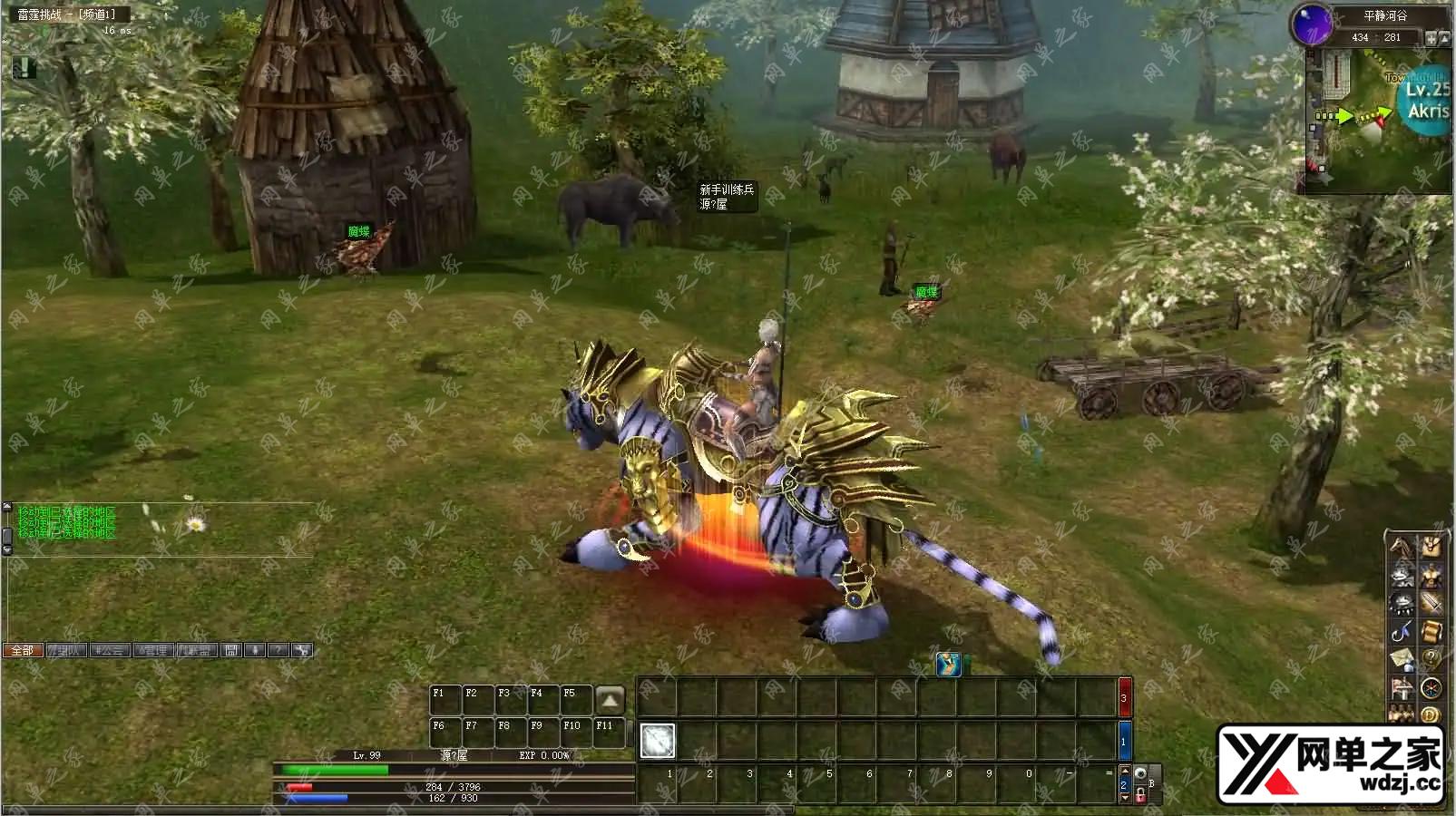
Task: Open the fishing hook icon
Action: 1402,632
